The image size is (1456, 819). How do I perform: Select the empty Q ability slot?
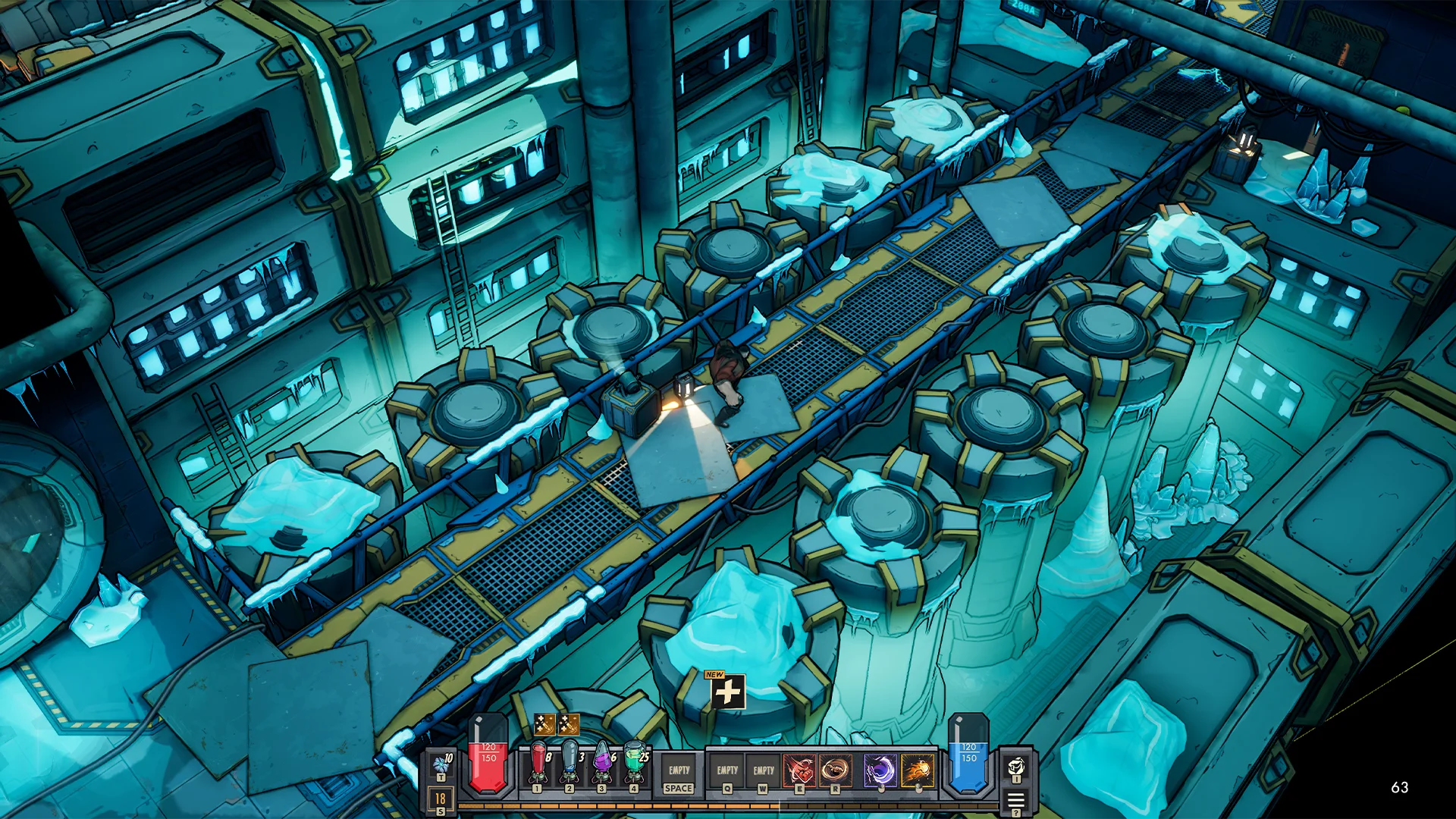click(x=727, y=771)
